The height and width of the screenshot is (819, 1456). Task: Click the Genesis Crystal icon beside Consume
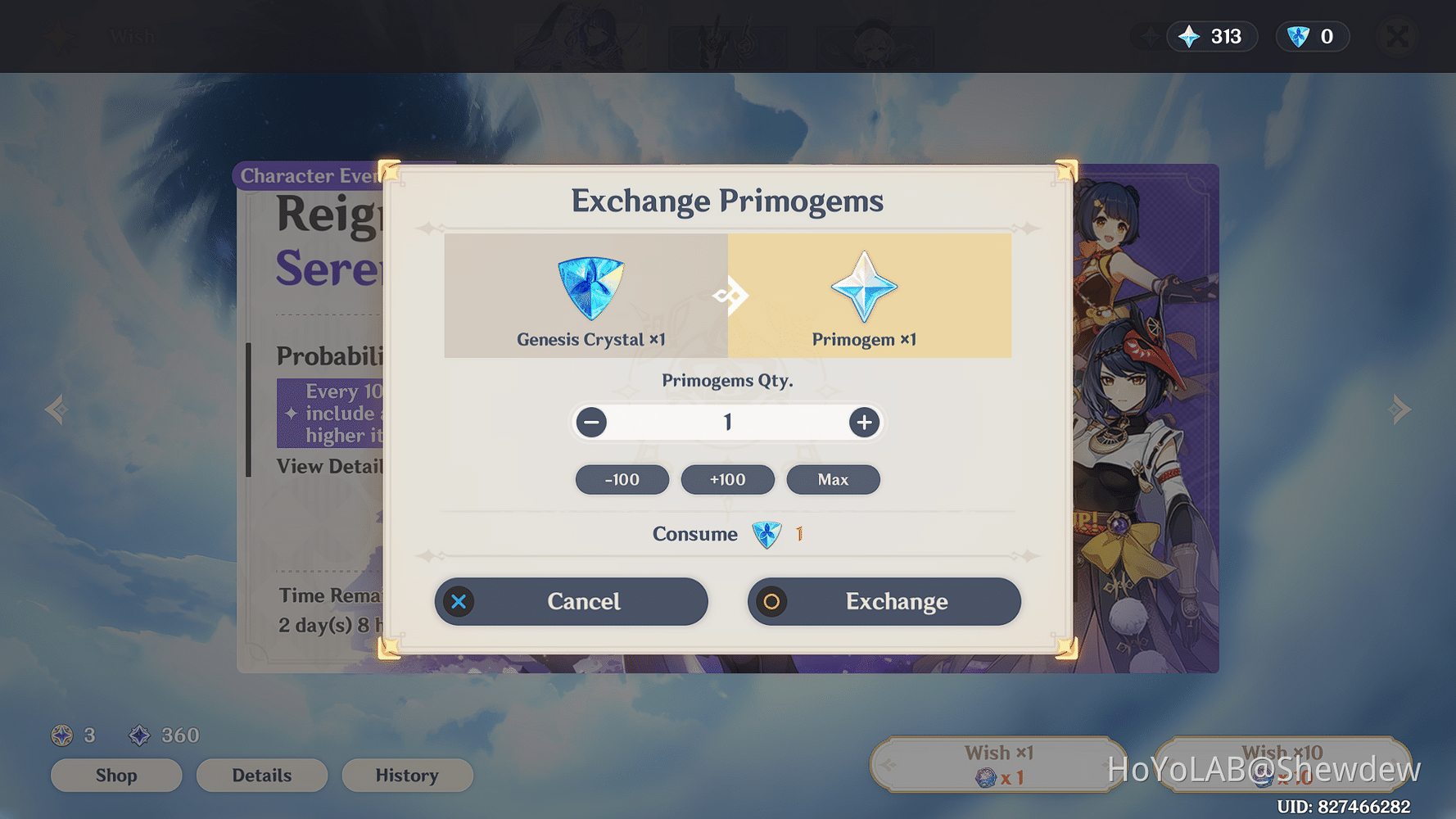pos(766,534)
